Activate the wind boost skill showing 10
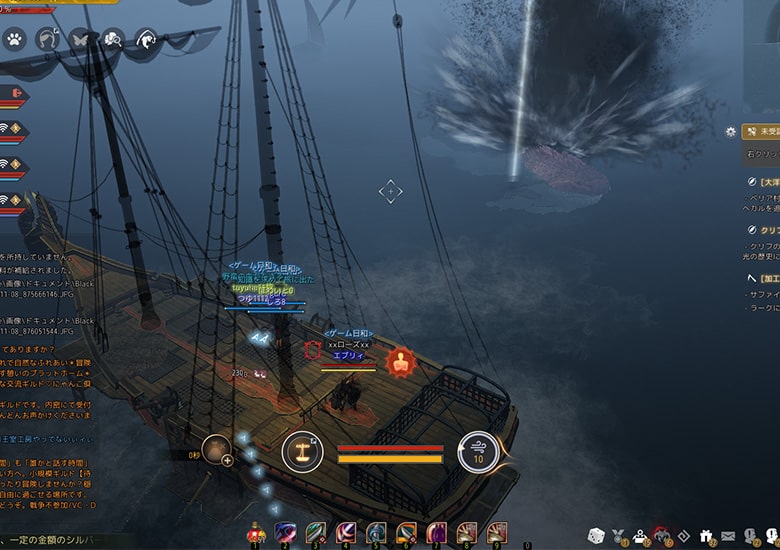 click(x=478, y=452)
